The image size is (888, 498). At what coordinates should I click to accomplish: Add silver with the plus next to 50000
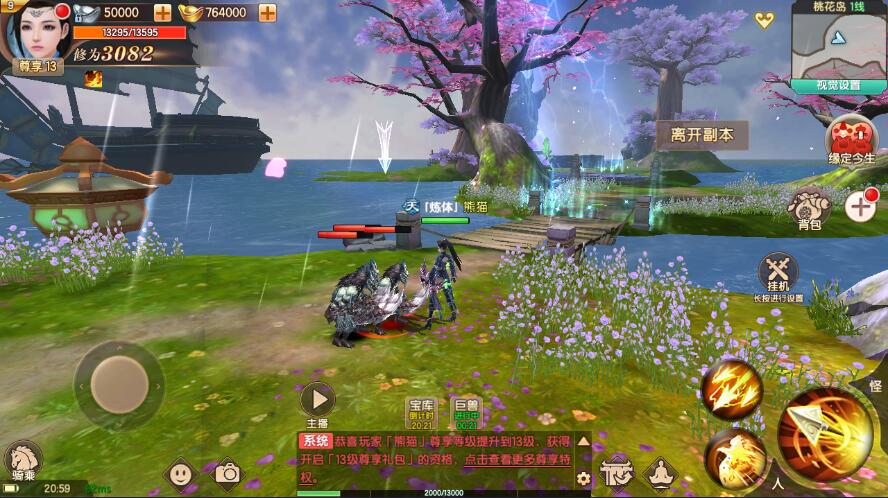tap(162, 13)
